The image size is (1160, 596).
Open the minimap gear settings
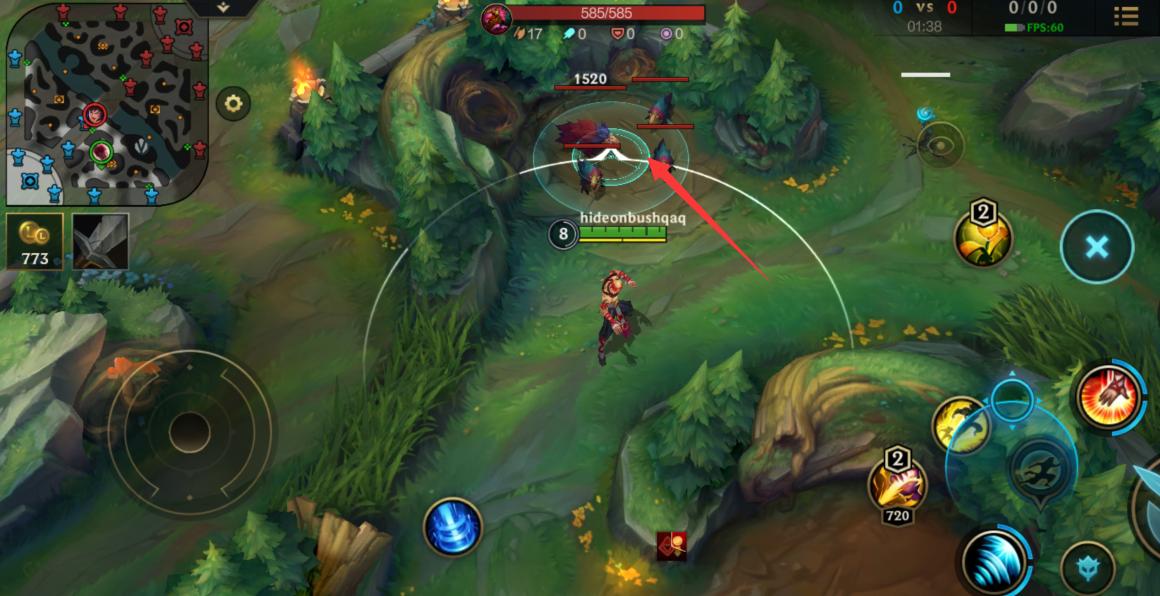(x=234, y=103)
